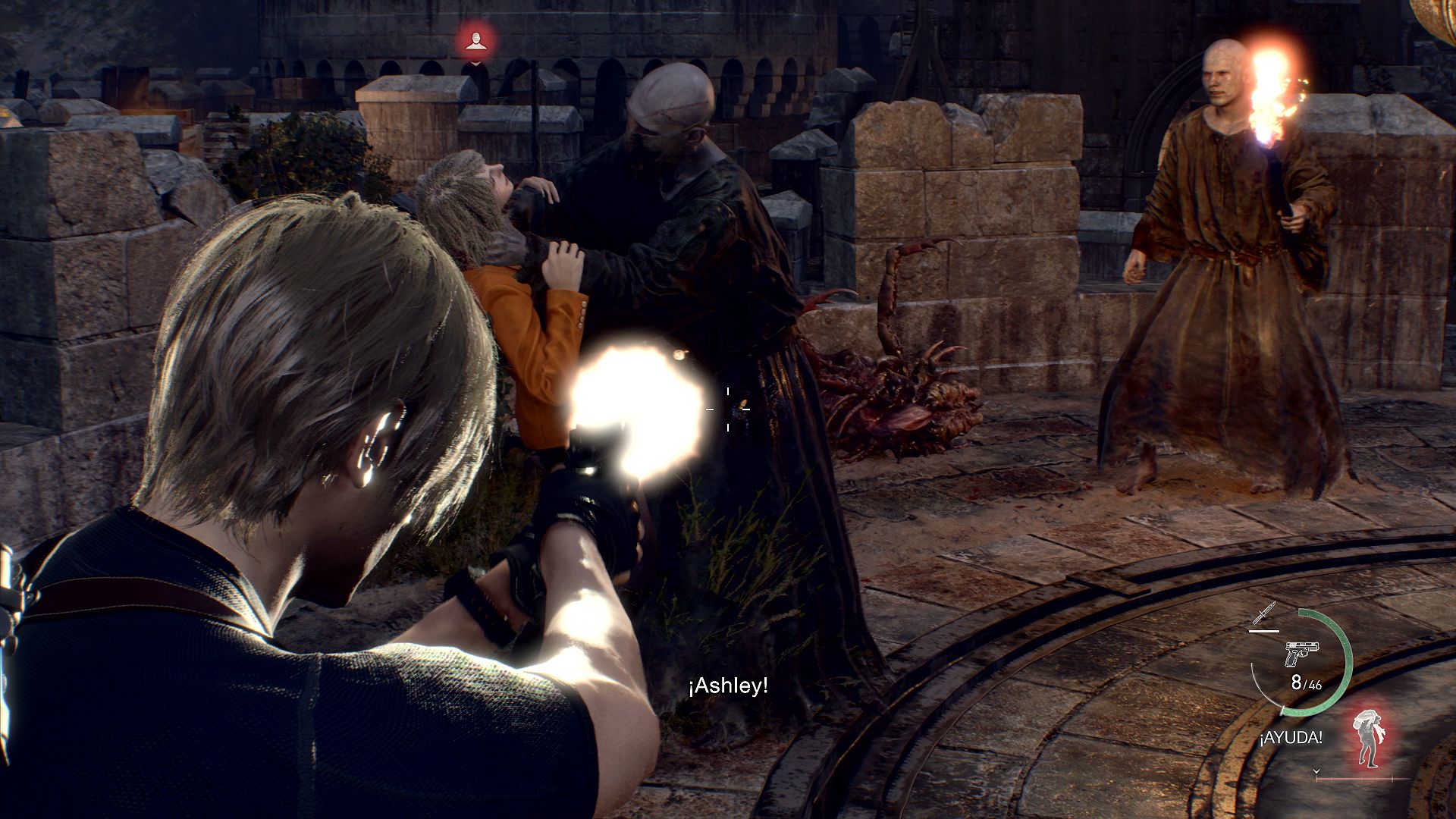Click the marker on the struggle meter bar
Screen dimensions: 1456x819
coord(1393,777)
